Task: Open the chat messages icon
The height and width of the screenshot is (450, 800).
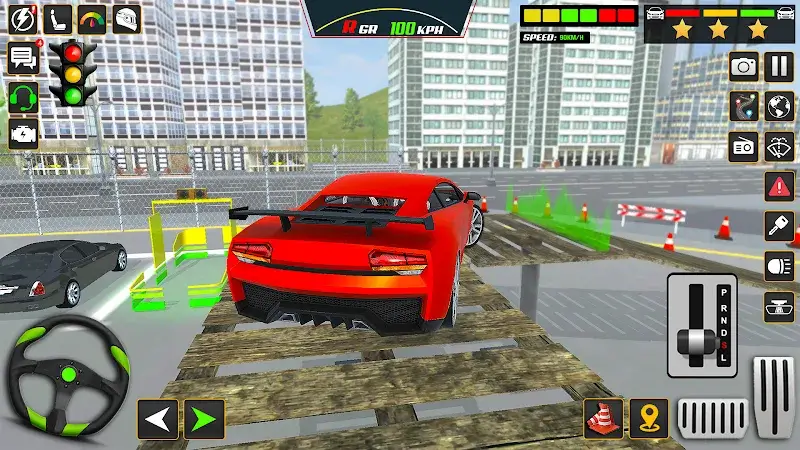Action: 22,59
